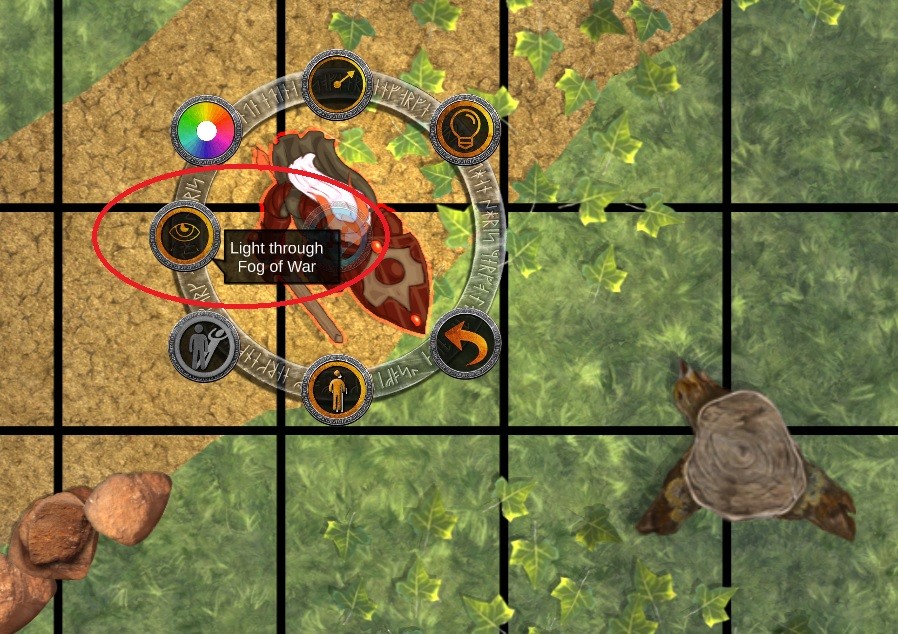The height and width of the screenshot is (634, 898).
Task: Toggle the Light through Fog of War eye icon
Action: 185,234
